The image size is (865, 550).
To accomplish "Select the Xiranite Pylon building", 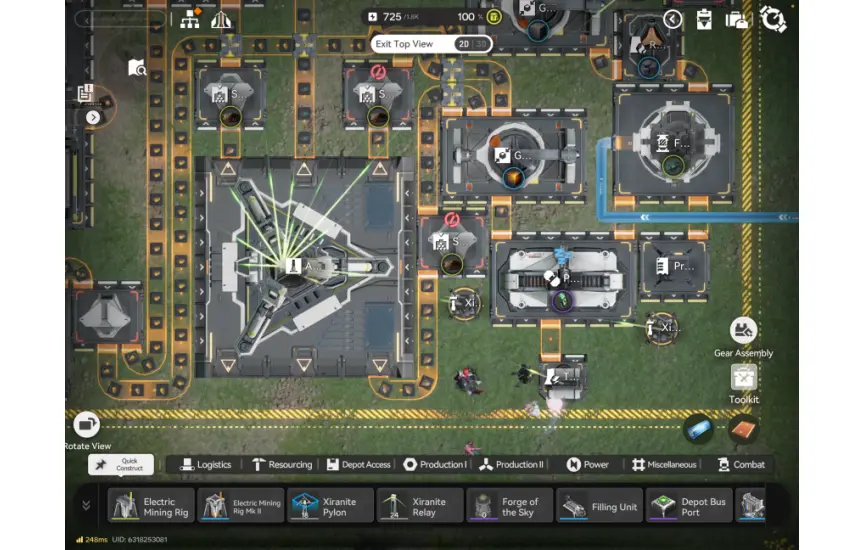I will pos(331,506).
